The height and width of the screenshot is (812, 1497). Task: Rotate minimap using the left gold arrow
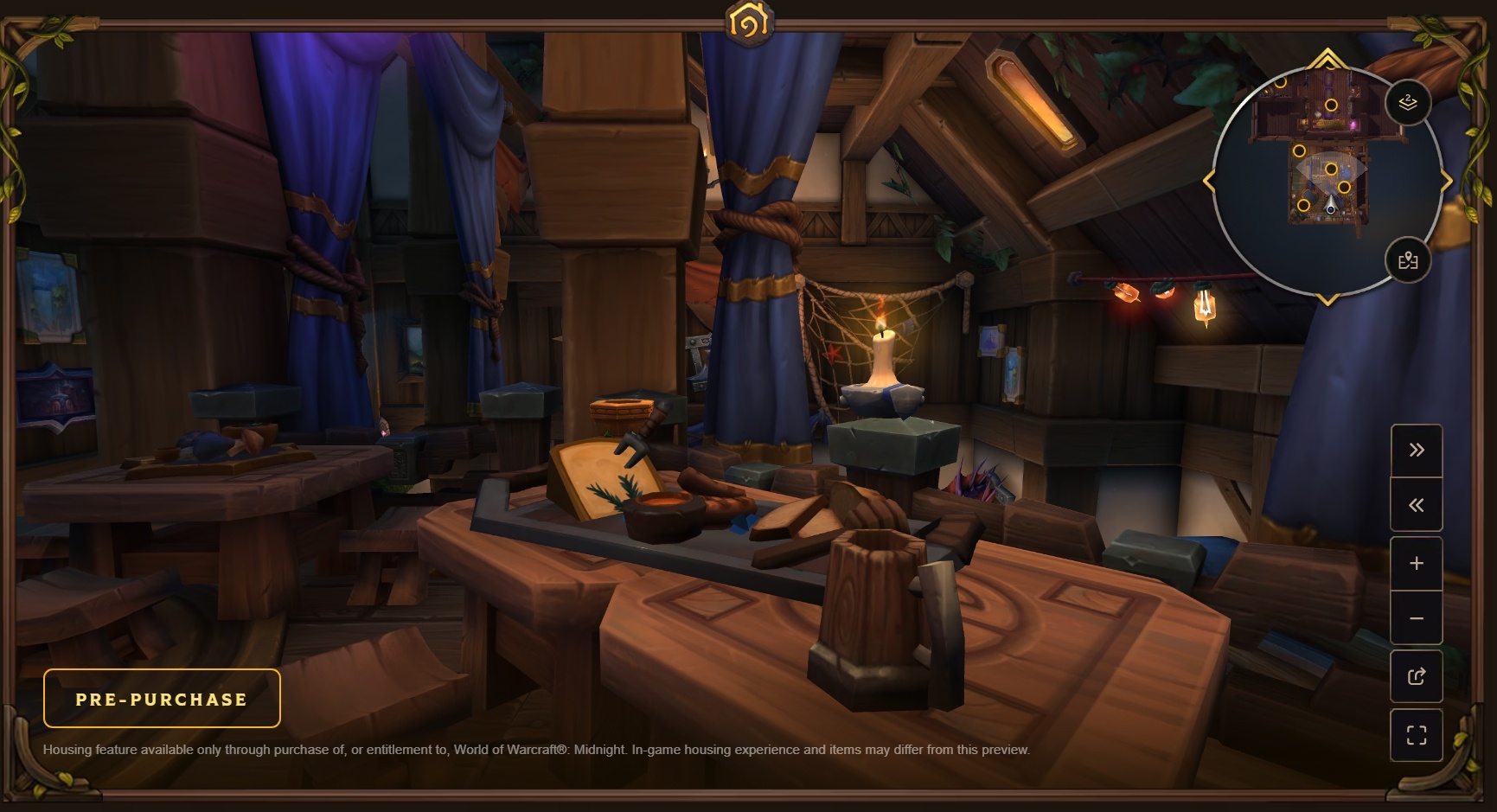(1208, 181)
